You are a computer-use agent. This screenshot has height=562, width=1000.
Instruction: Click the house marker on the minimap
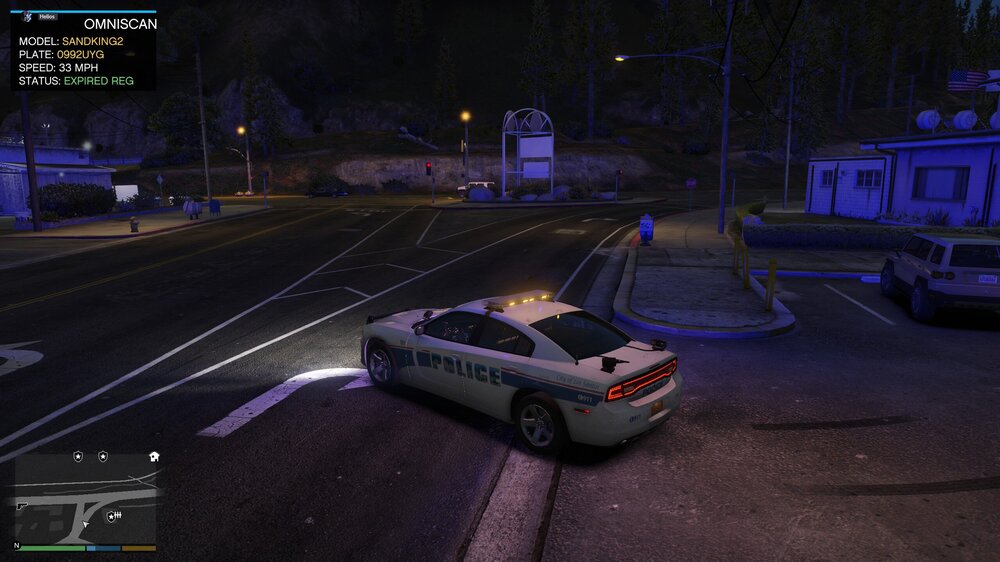[x=154, y=456]
